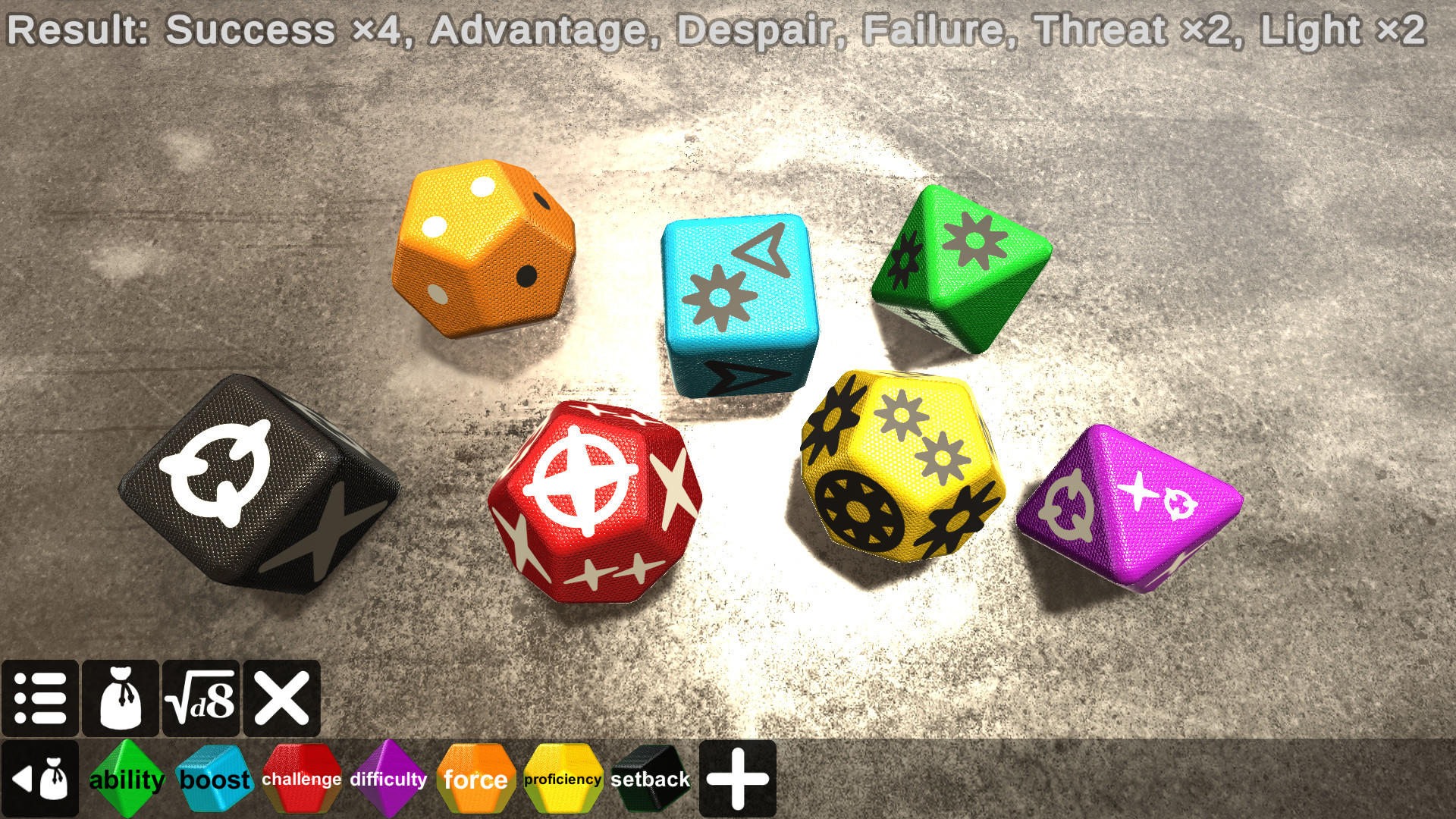Clear all dice with the X icon
This screenshot has width=1456, height=819.
(281, 698)
